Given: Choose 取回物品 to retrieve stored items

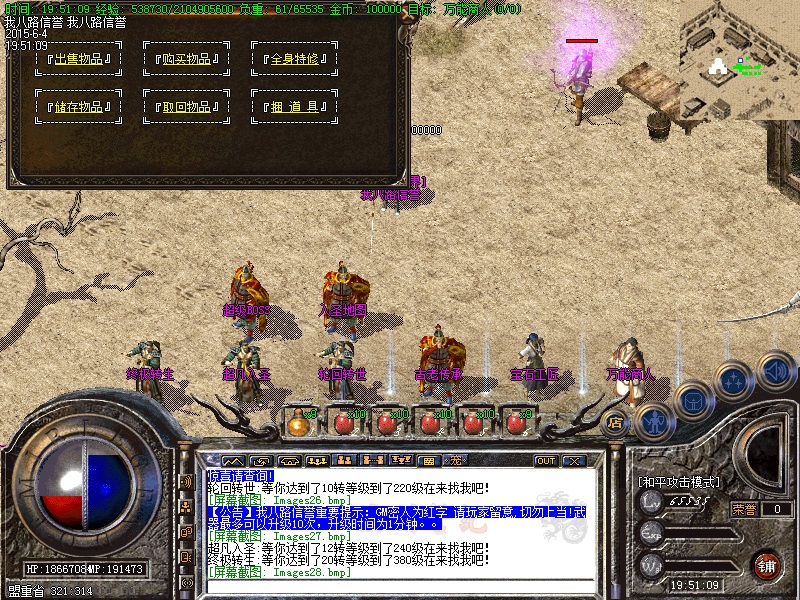Looking at the screenshot, I should coord(186,107).
